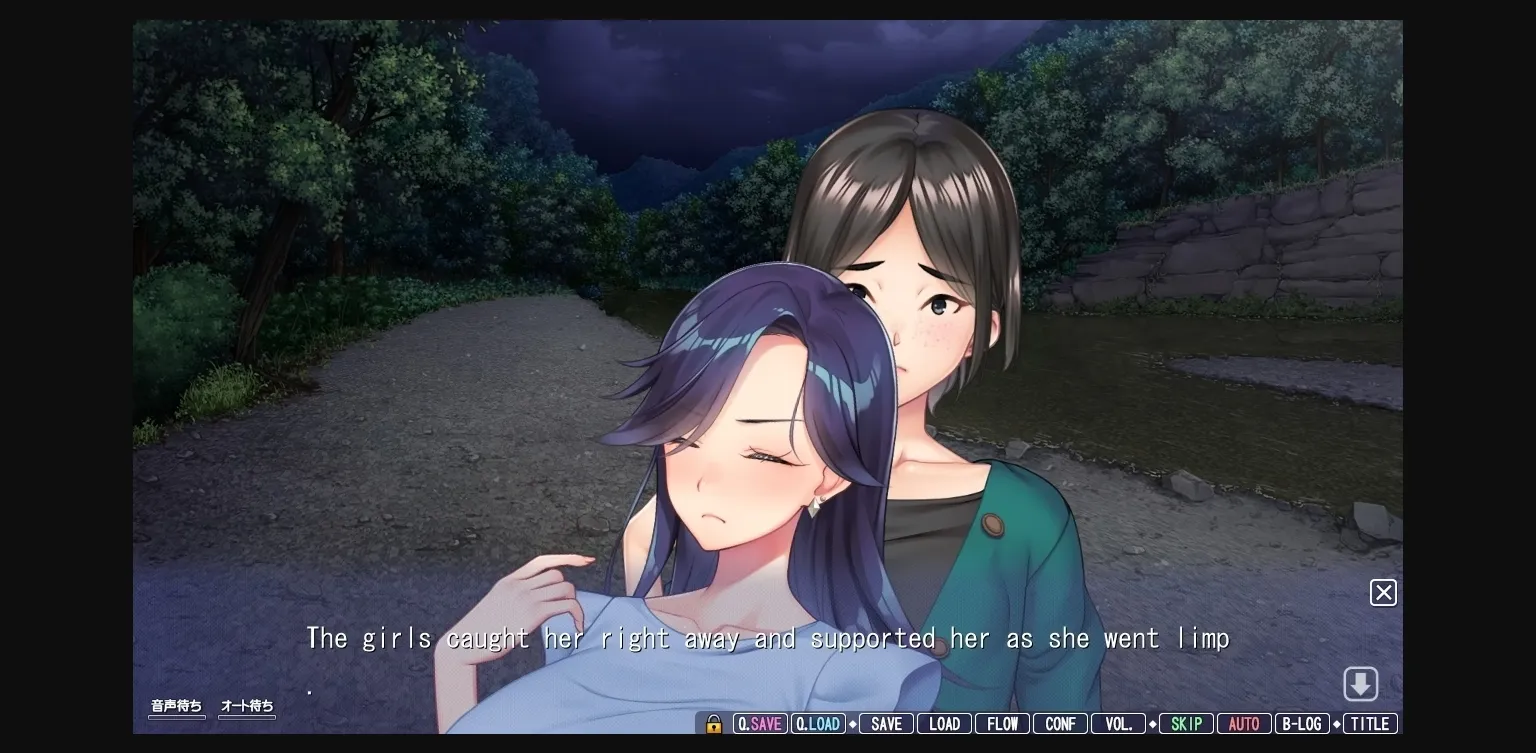Open the B-LOG backlog viewer
The height and width of the screenshot is (753, 1536).
click(x=1303, y=723)
